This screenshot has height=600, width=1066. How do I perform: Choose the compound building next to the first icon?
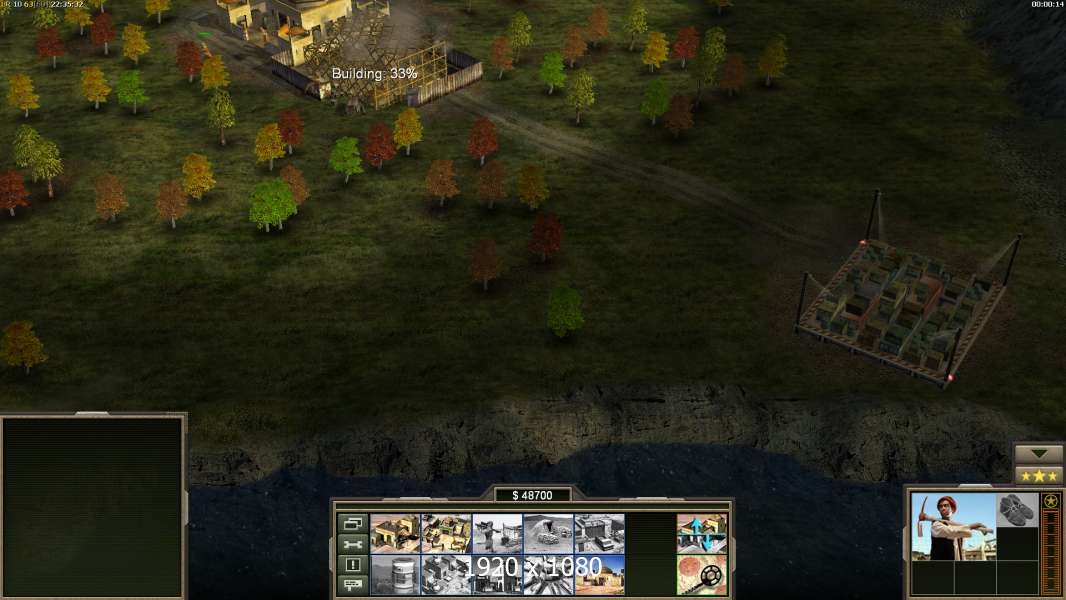pos(446,534)
